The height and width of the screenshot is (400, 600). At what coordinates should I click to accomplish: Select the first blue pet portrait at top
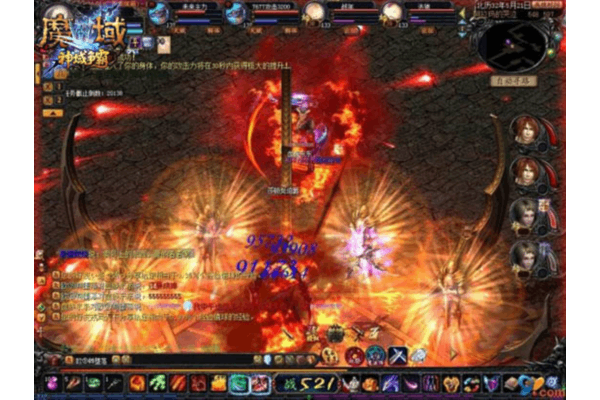pos(160,13)
